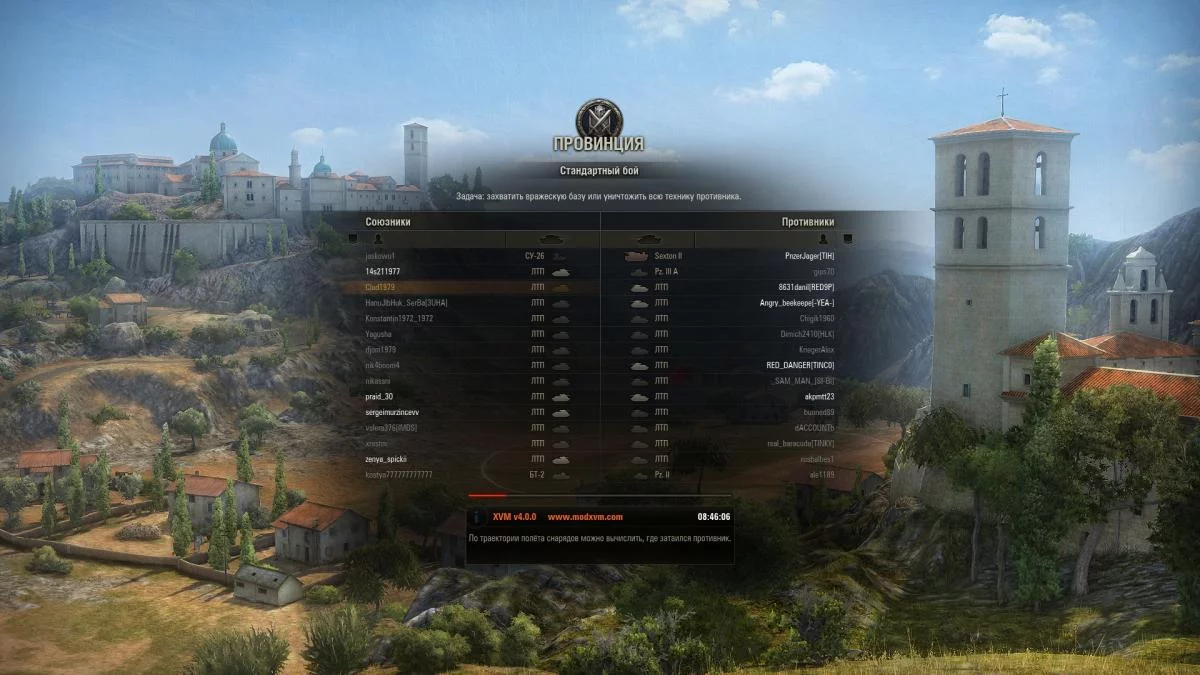Screen dimensions: 1200x675
Task: Select the highlighted player Clud1979
Action: [380, 287]
